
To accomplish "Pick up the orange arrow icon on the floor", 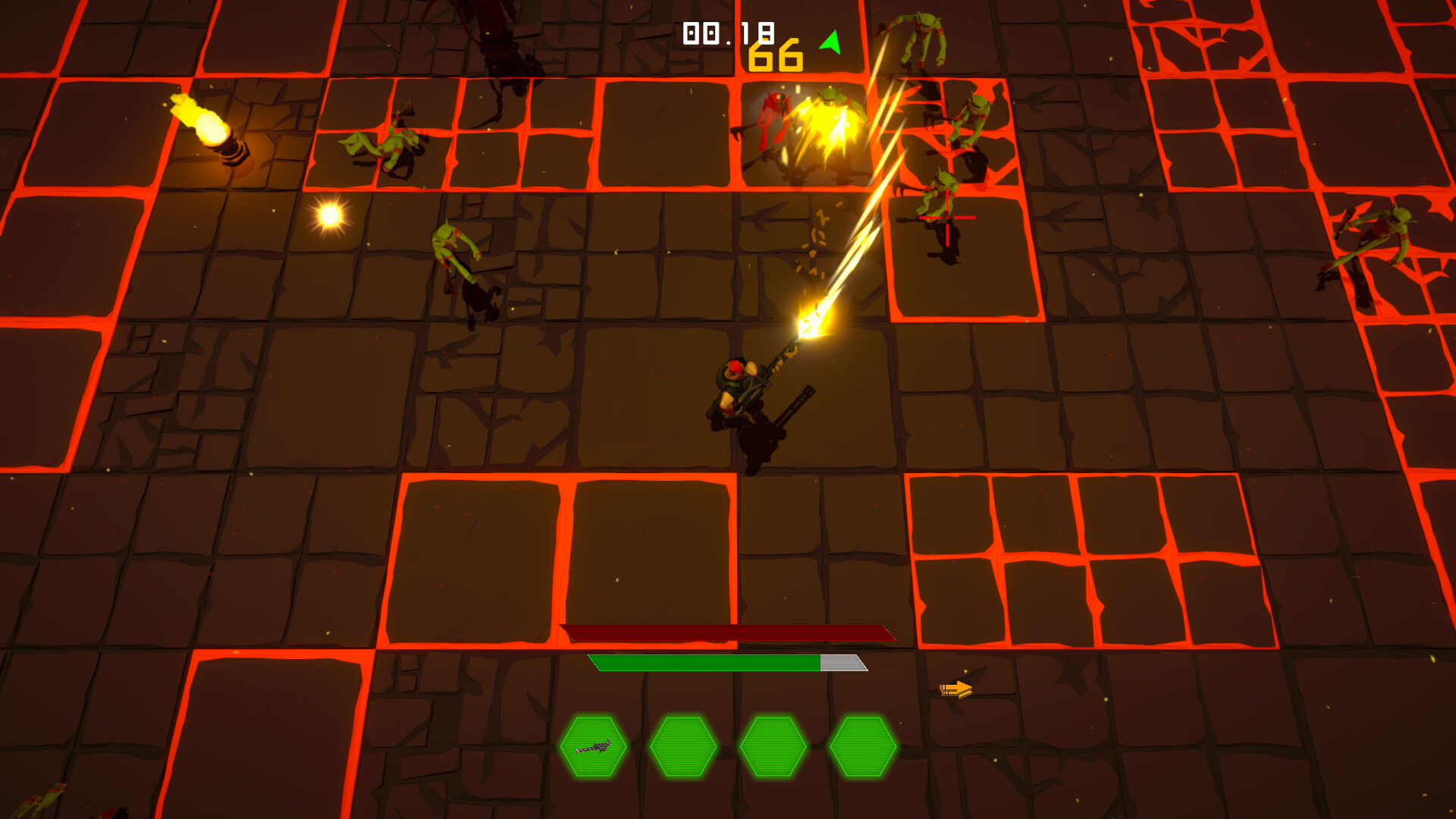I will click(x=957, y=689).
